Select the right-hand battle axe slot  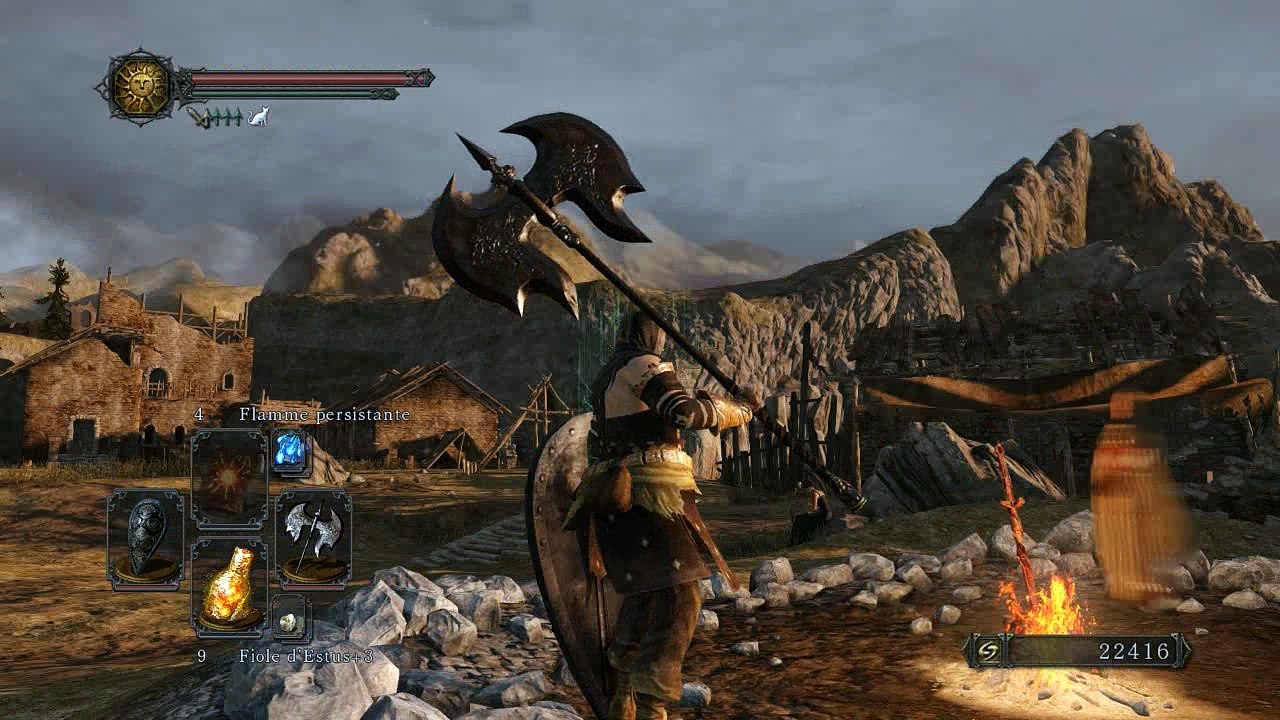(x=313, y=536)
